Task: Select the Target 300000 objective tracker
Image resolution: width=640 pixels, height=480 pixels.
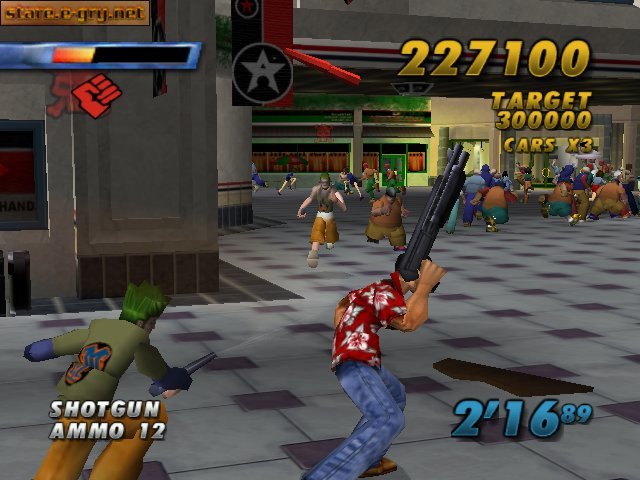Action: [540, 110]
